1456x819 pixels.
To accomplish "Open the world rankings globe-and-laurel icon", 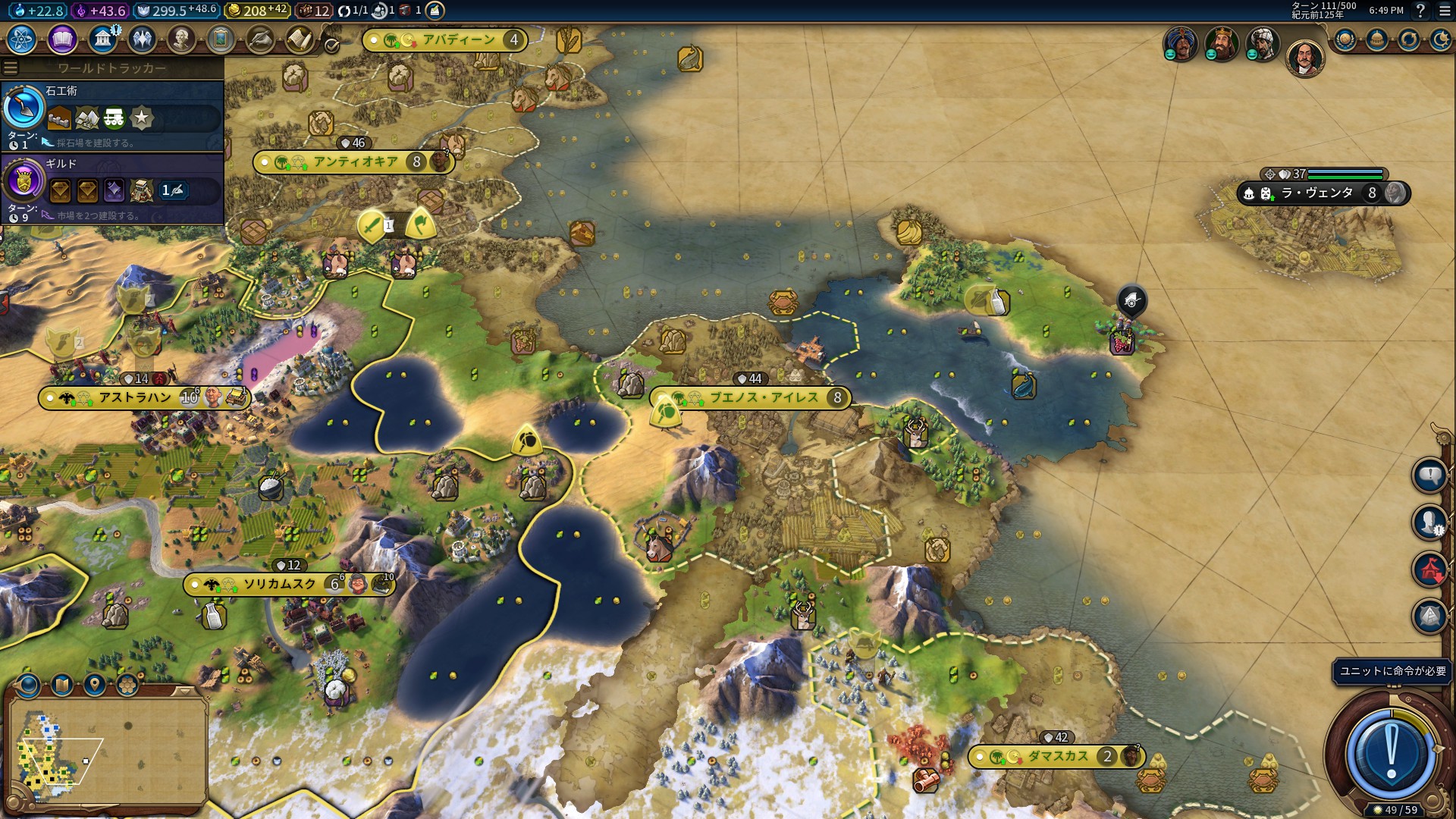I will click(1345, 40).
